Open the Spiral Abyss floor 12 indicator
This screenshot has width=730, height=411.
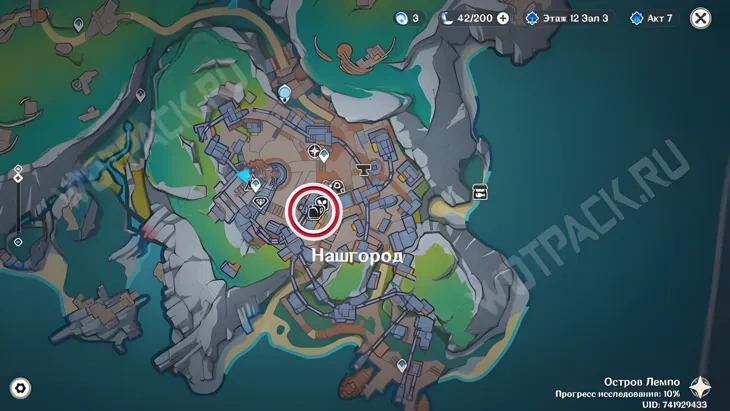pos(567,18)
